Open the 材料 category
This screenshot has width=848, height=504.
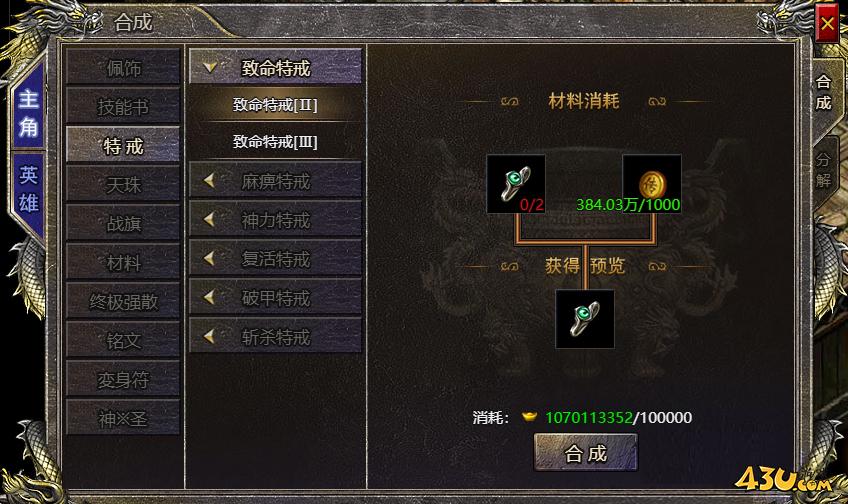click(x=123, y=263)
